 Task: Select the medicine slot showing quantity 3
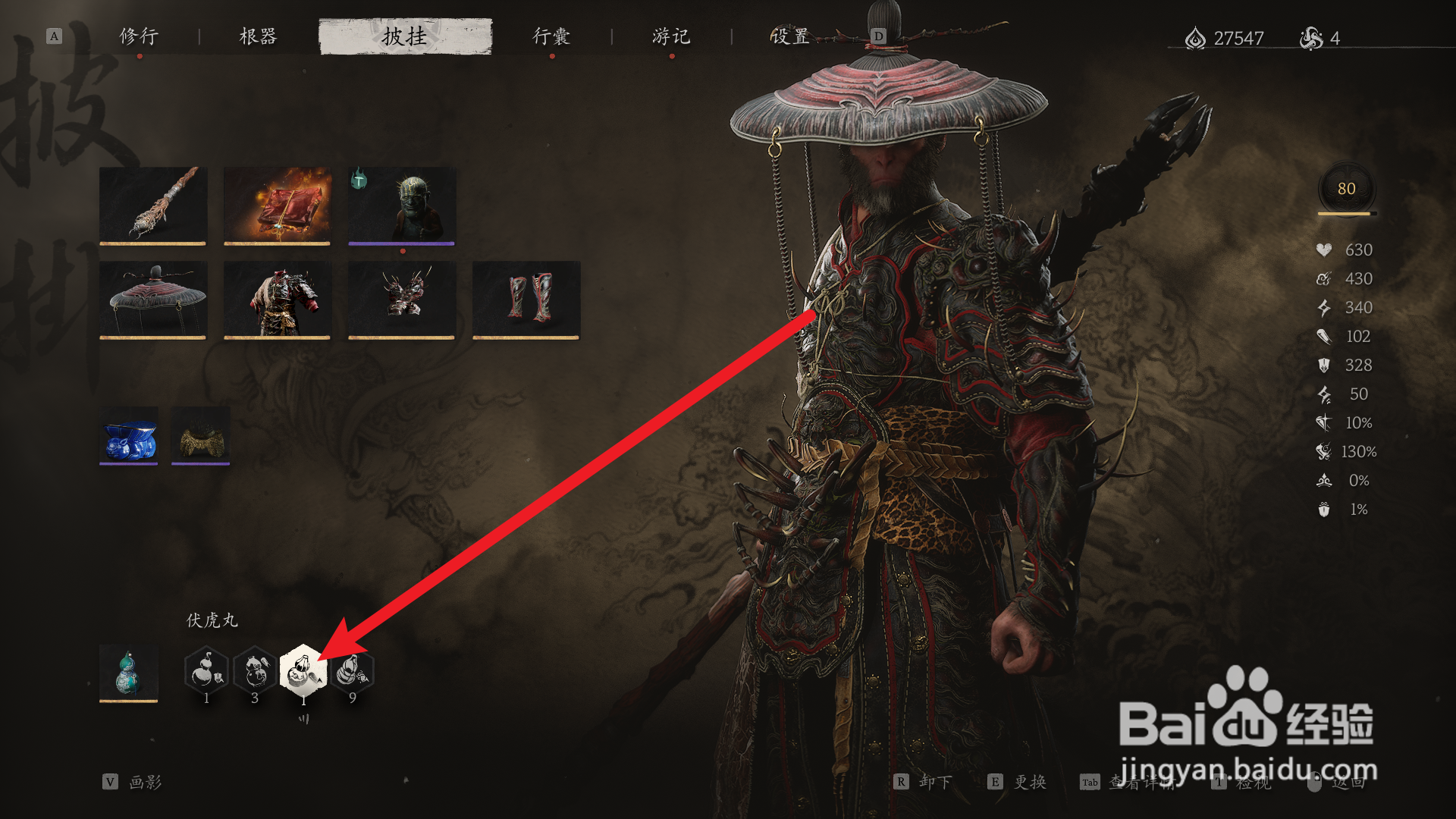click(254, 671)
